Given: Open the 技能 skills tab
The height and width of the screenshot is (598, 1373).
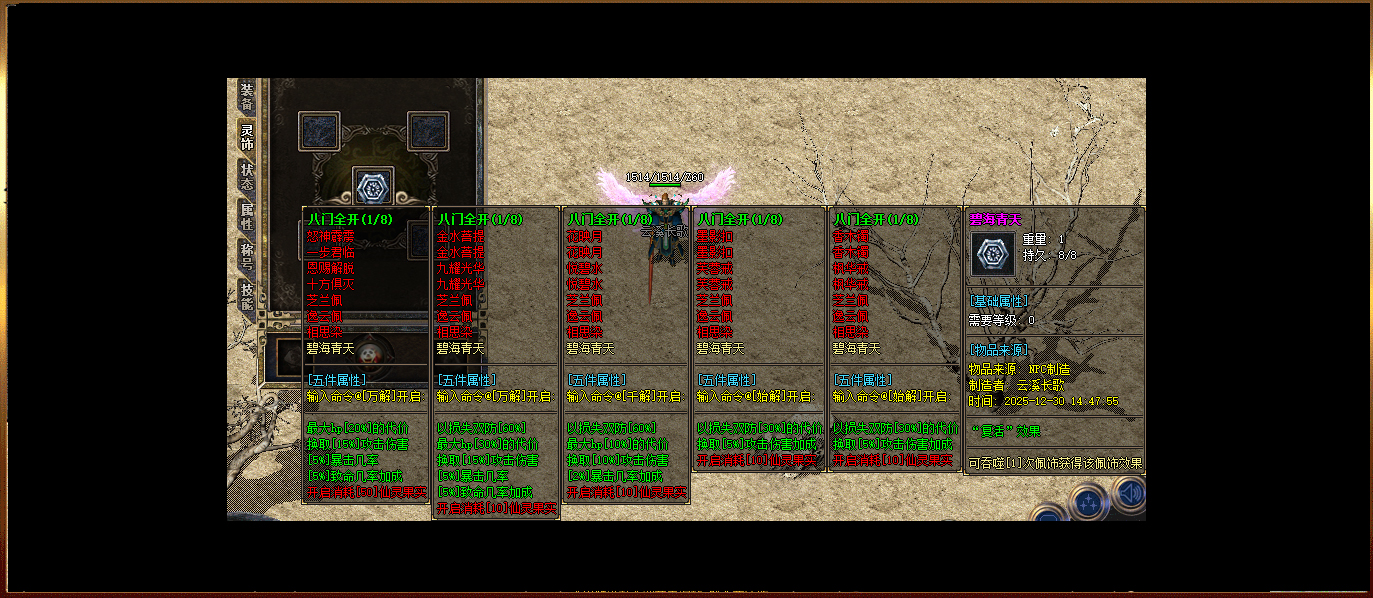Looking at the screenshot, I should point(247,295).
